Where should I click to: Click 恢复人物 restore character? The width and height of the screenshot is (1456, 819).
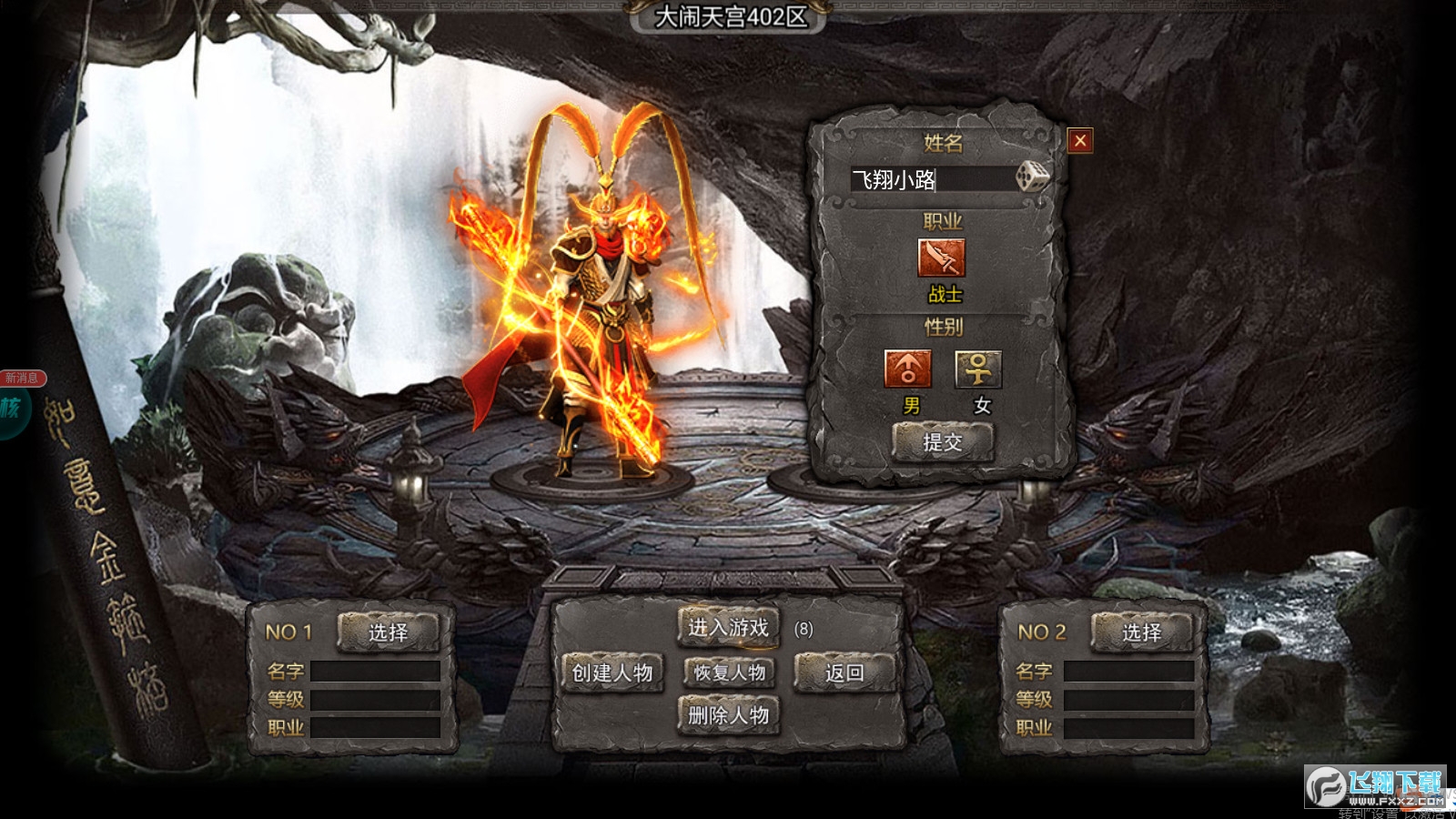[x=730, y=673]
